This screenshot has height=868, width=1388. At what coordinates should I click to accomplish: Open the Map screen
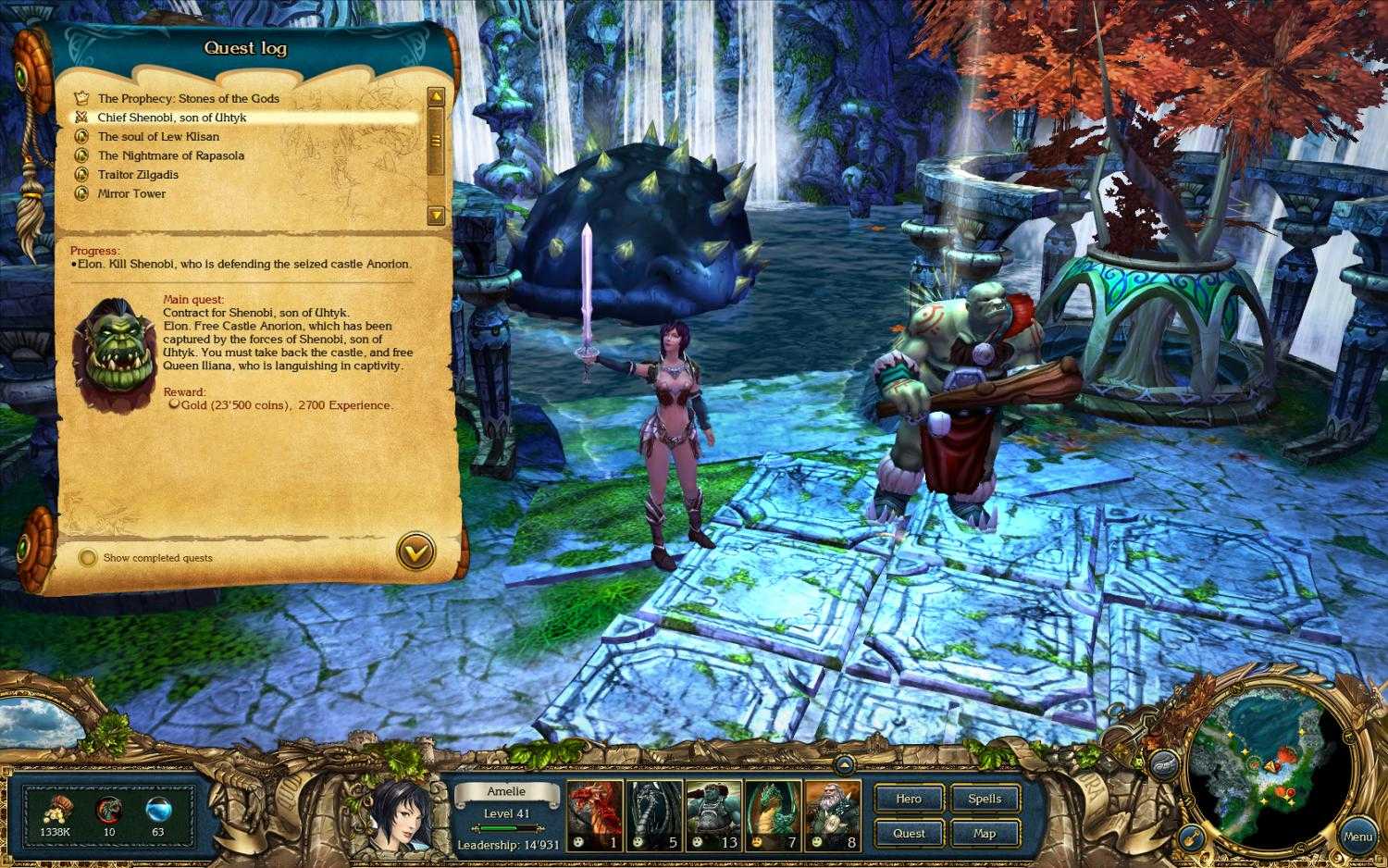coord(985,833)
